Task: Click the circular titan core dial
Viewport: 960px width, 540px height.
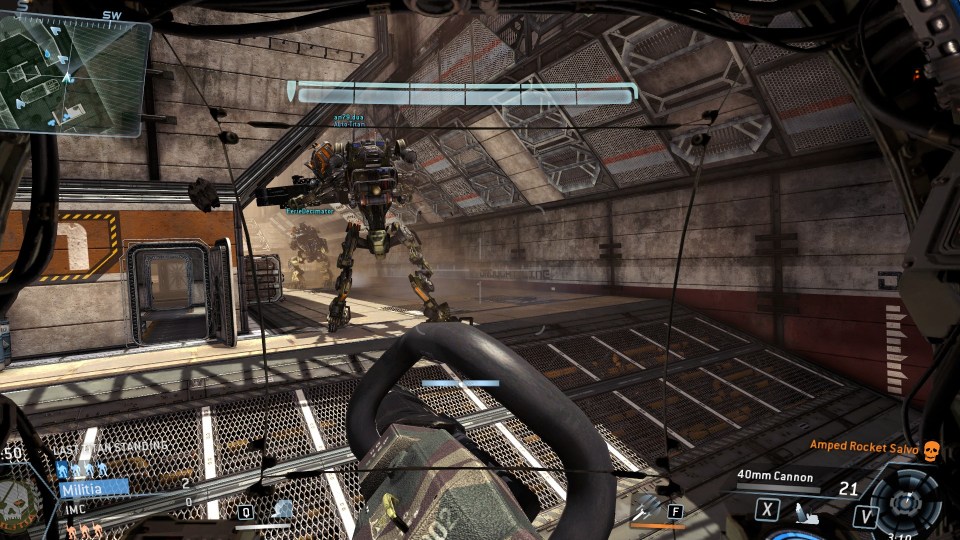Action: pyautogui.click(x=905, y=500)
